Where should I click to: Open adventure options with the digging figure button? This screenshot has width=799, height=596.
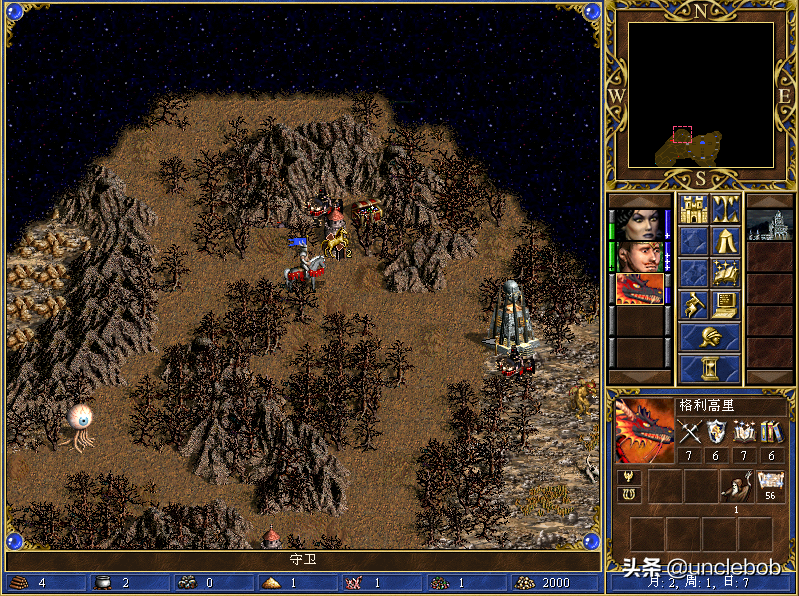694,303
